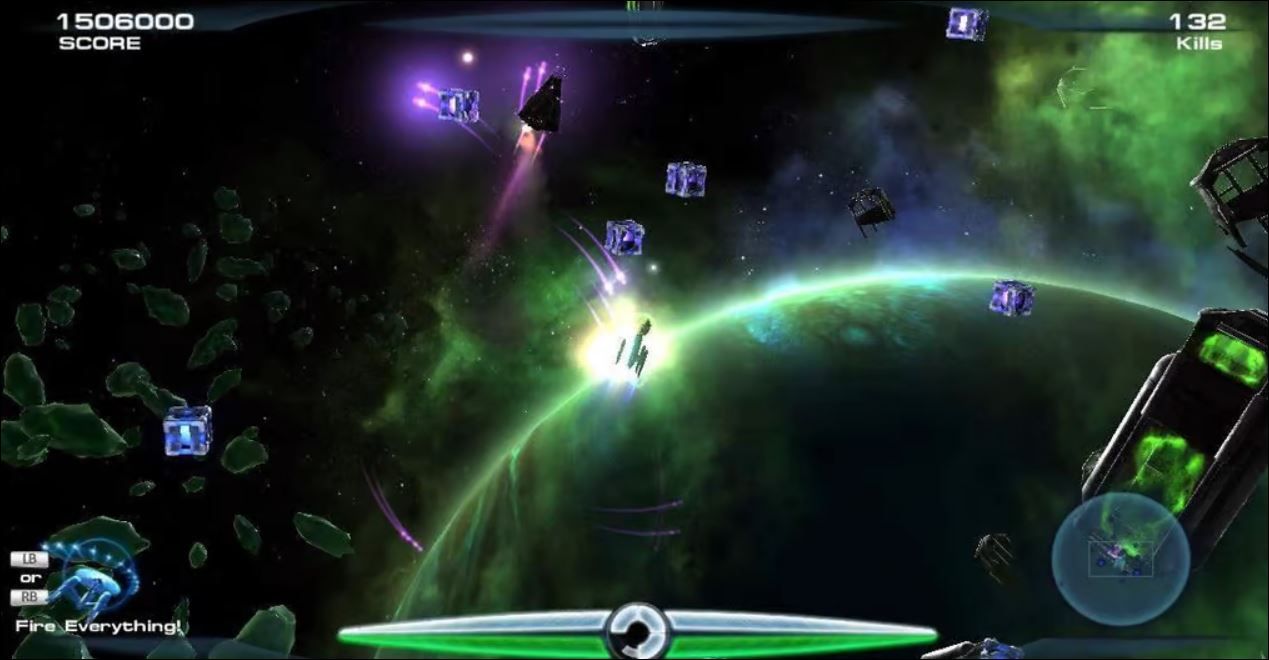Activate the Fire Everything ability icon

93,577
